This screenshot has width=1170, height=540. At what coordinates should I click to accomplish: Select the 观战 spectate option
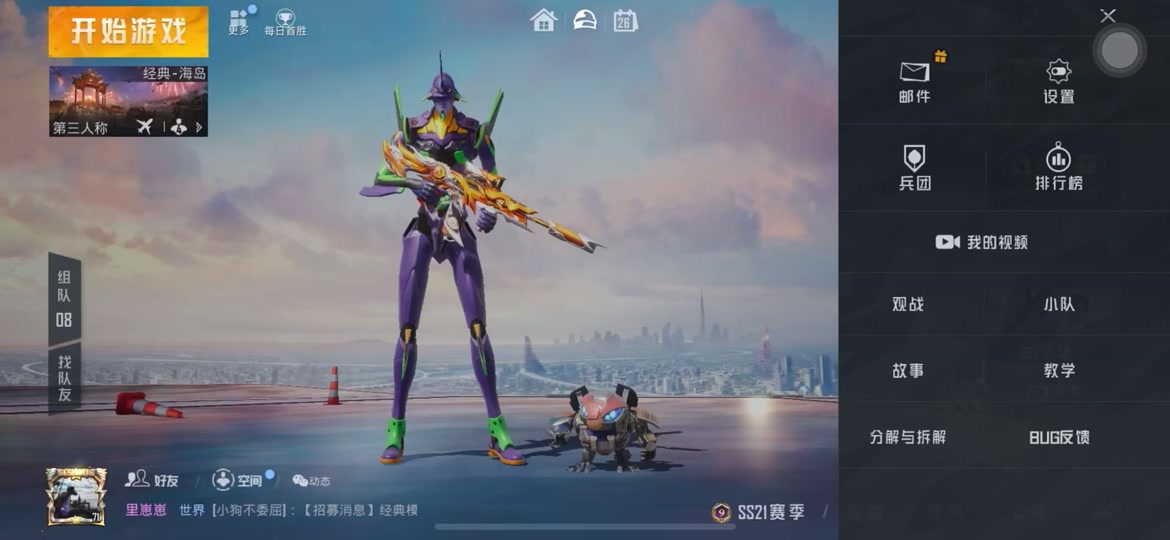(908, 304)
